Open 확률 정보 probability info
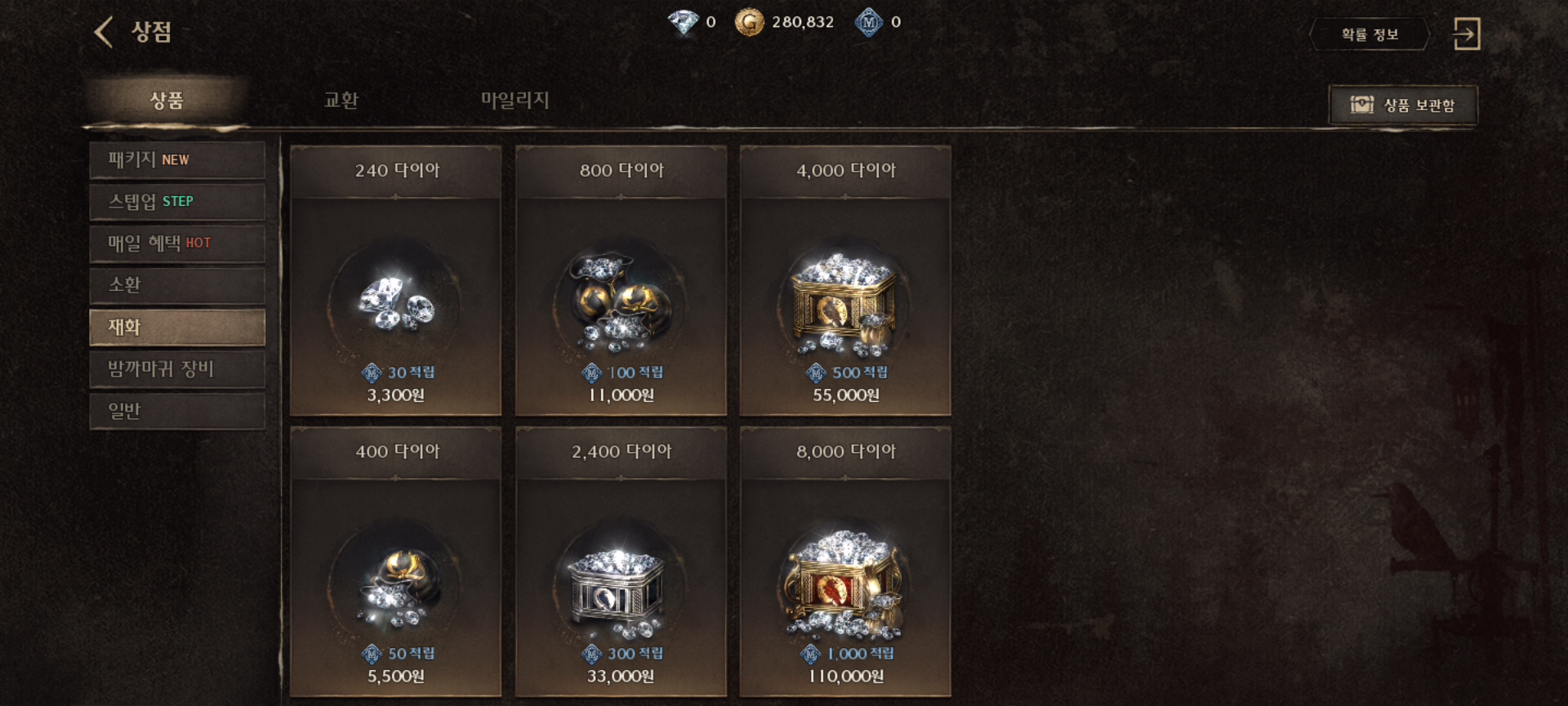This screenshot has height=706, width=1568. (x=1370, y=34)
